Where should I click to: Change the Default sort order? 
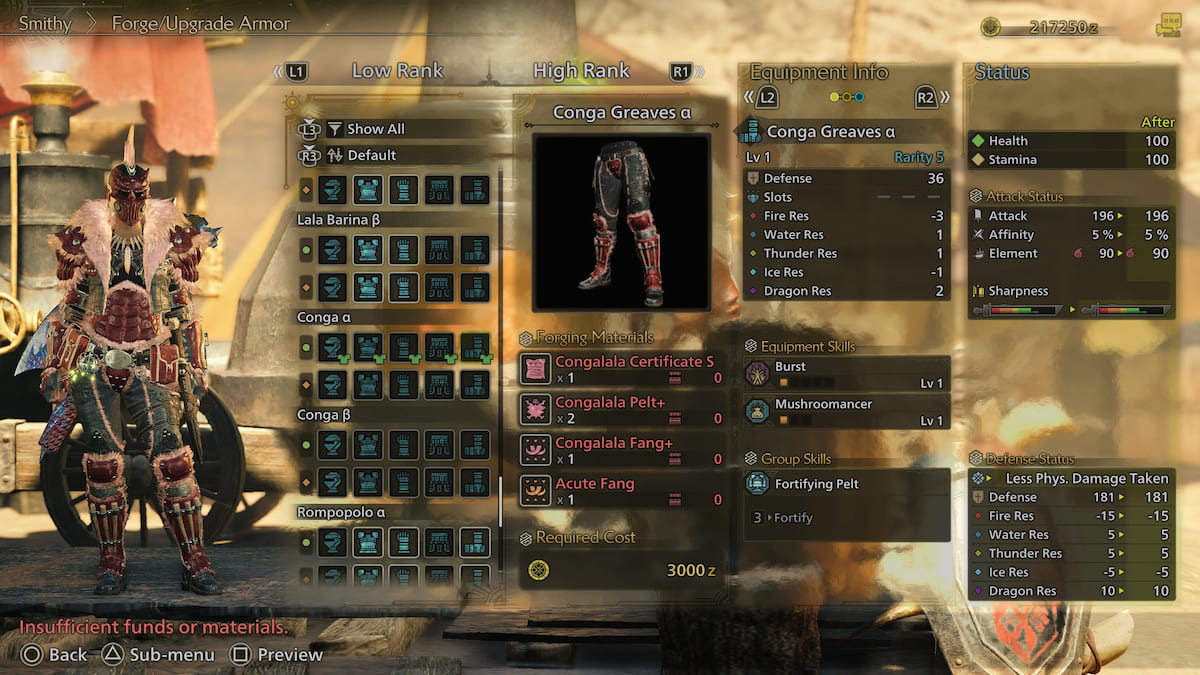pyautogui.click(x=371, y=155)
